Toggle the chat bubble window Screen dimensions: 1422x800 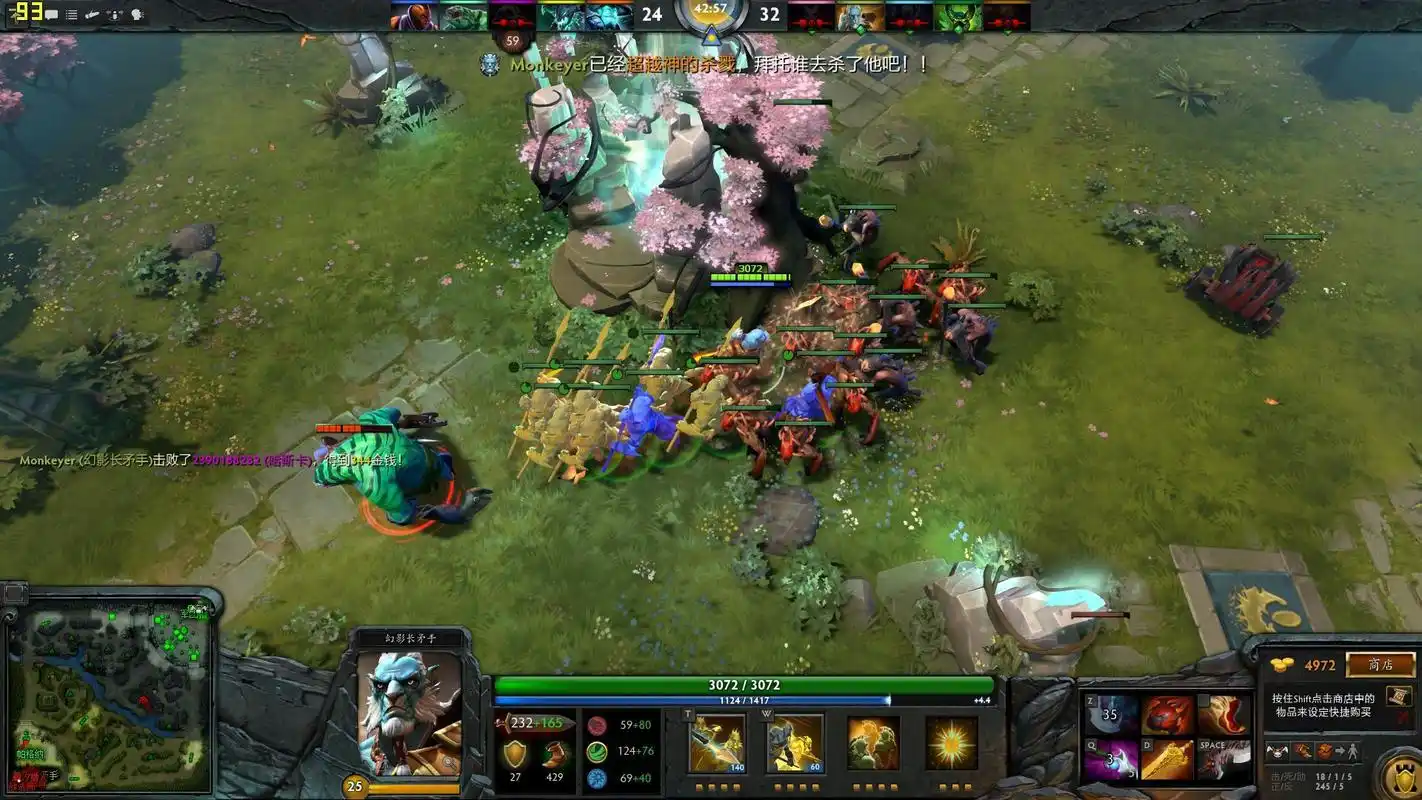(52, 14)
